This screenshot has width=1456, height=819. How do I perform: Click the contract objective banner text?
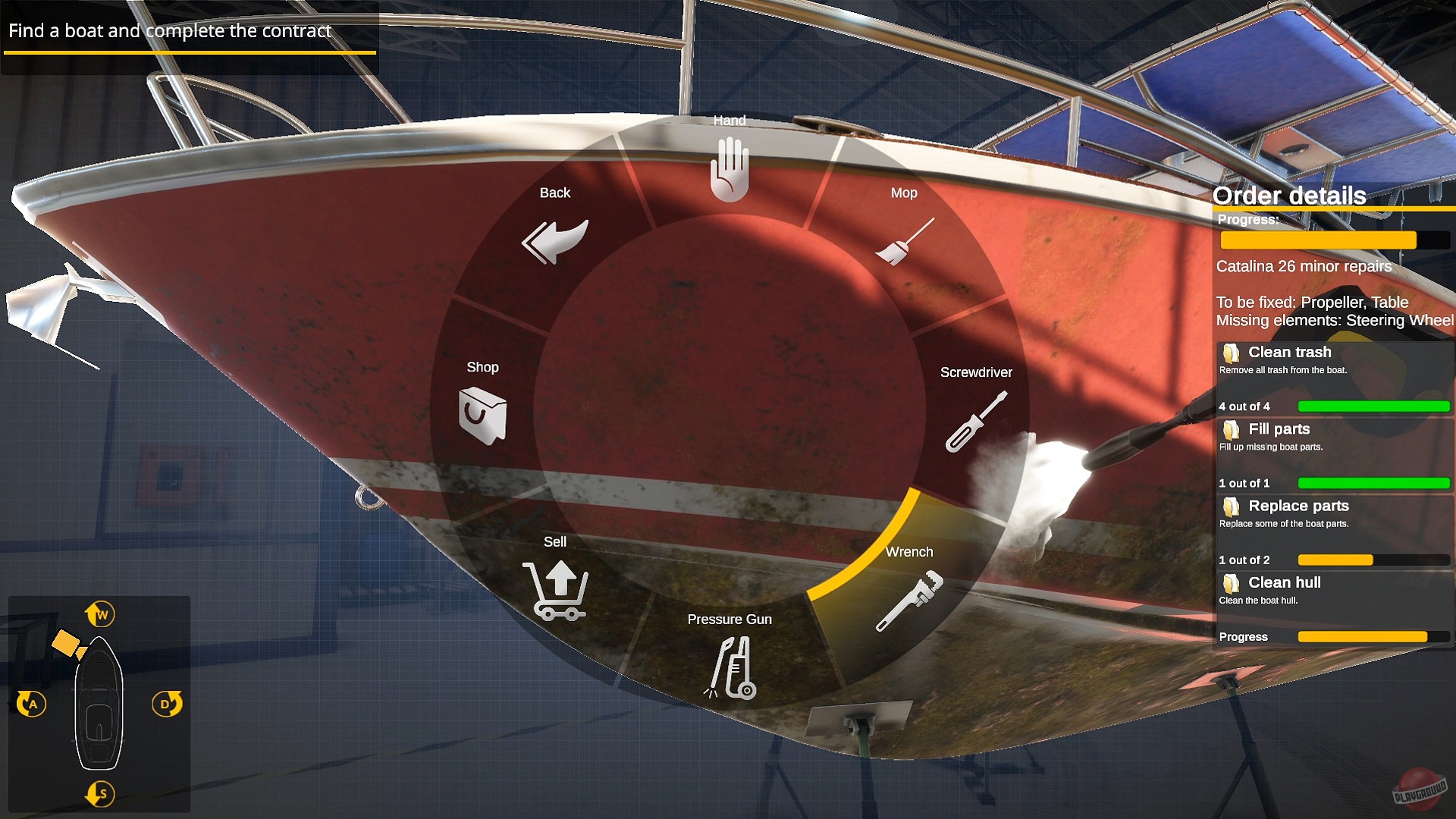[x=168, y=31]
